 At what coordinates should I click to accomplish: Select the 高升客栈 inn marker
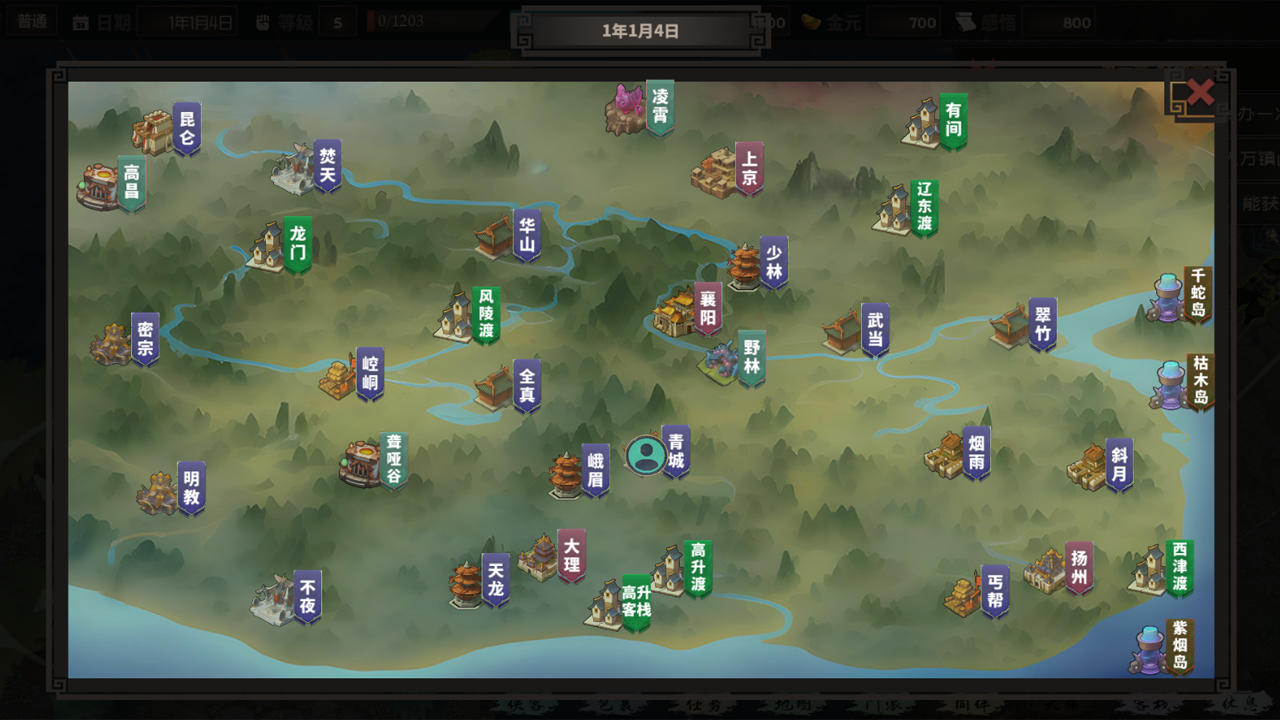click(636, 601)
